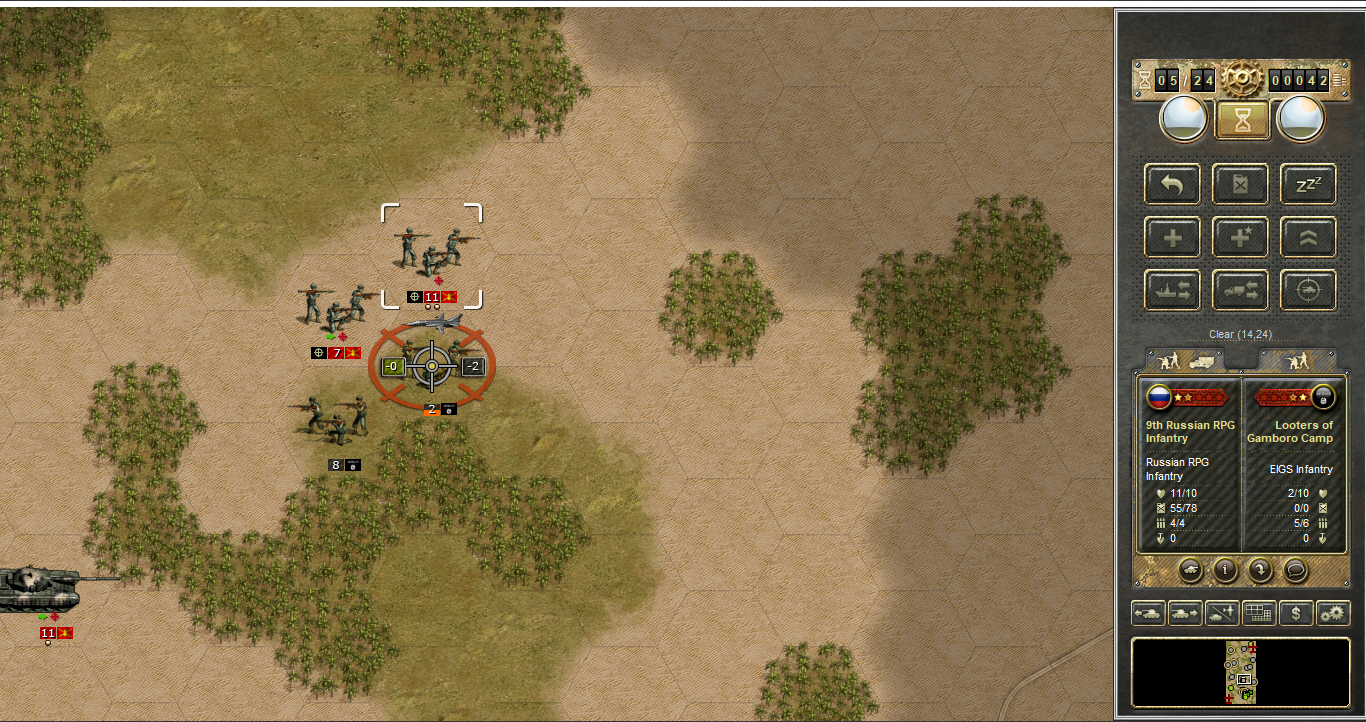Click the speech bubble button
The image size is (1366, 722).
1295,570
